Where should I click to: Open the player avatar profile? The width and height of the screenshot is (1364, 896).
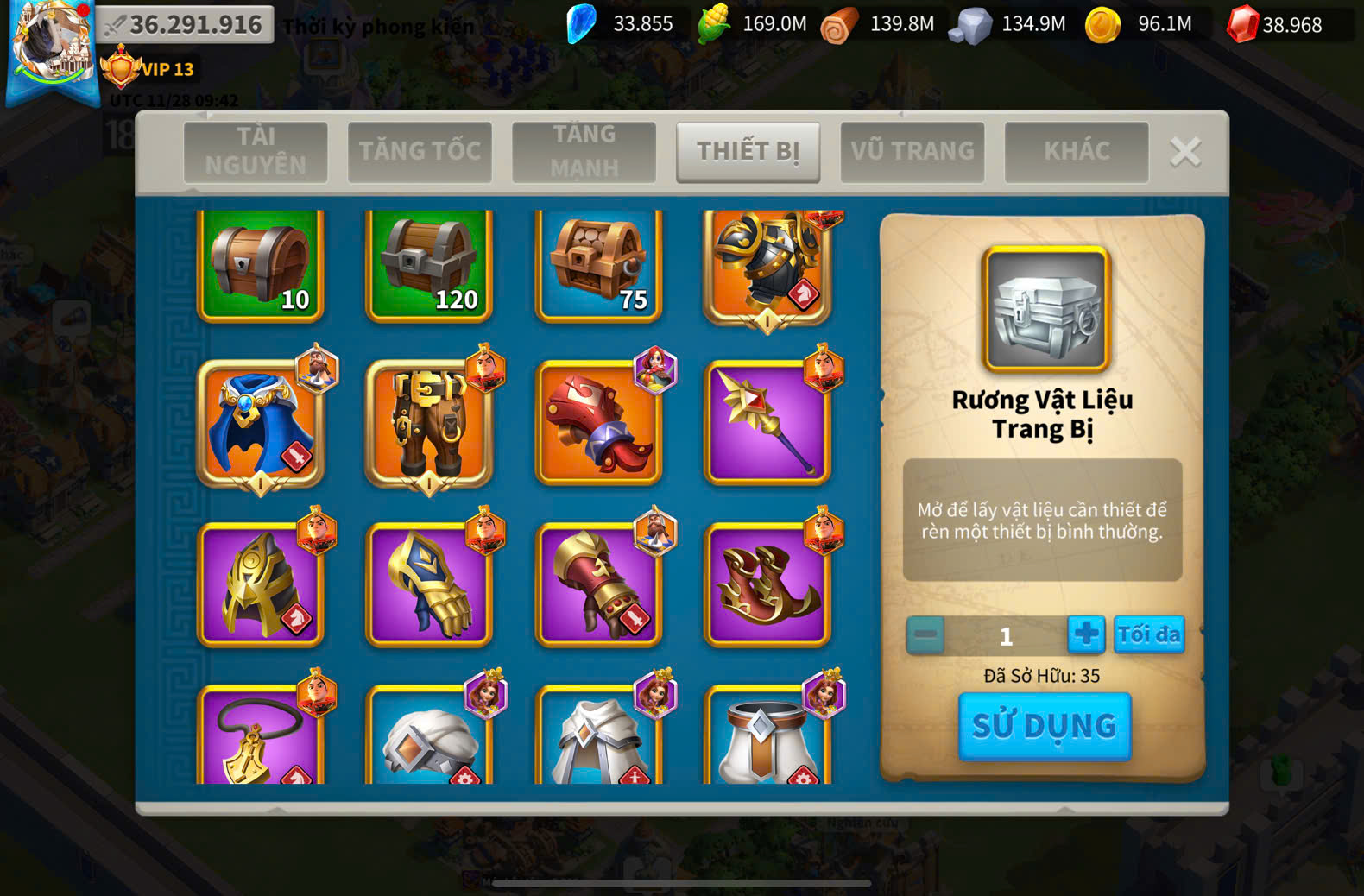[52, 43]
